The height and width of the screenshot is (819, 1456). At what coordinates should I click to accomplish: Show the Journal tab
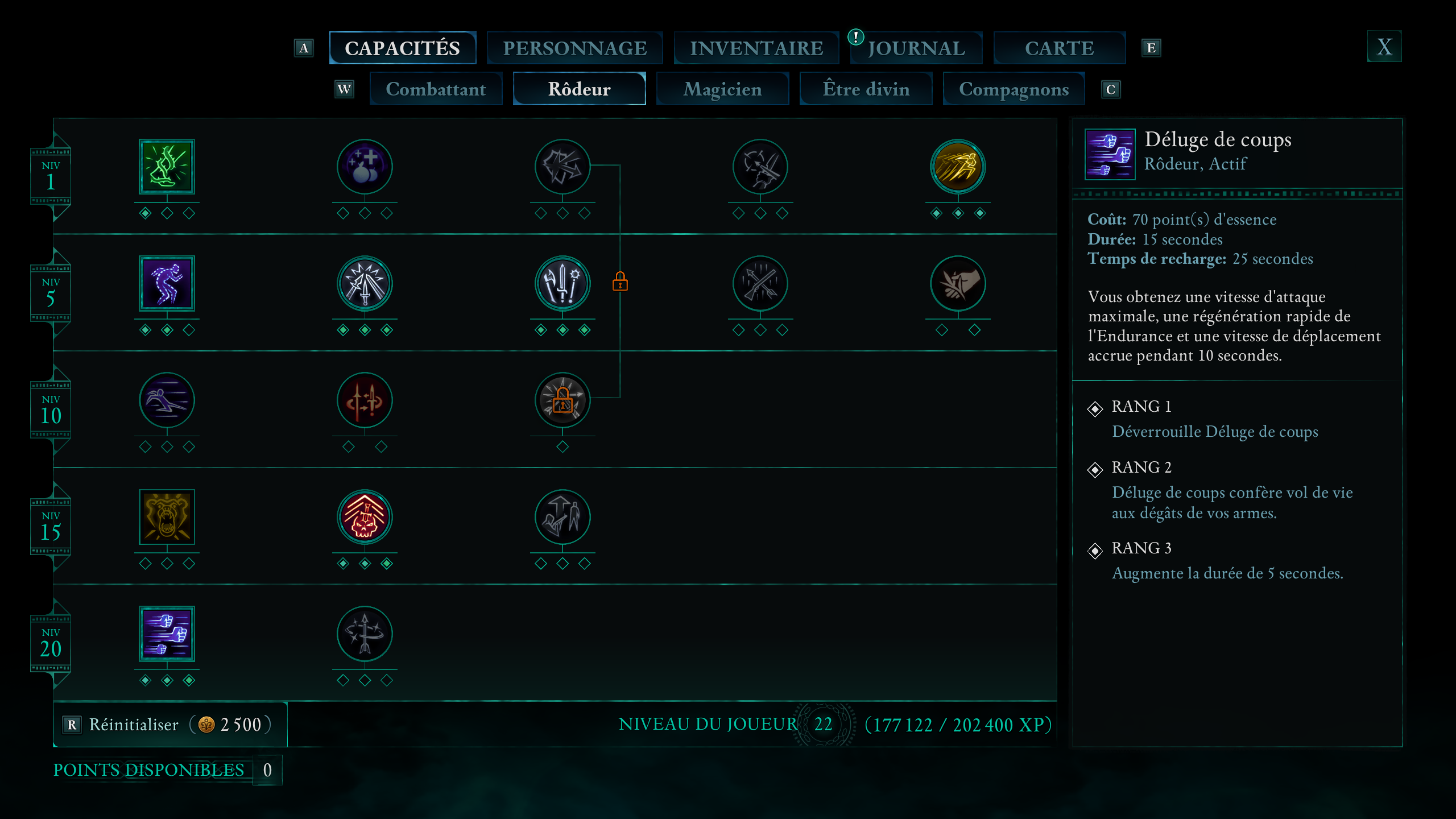(x=916, y=48)
